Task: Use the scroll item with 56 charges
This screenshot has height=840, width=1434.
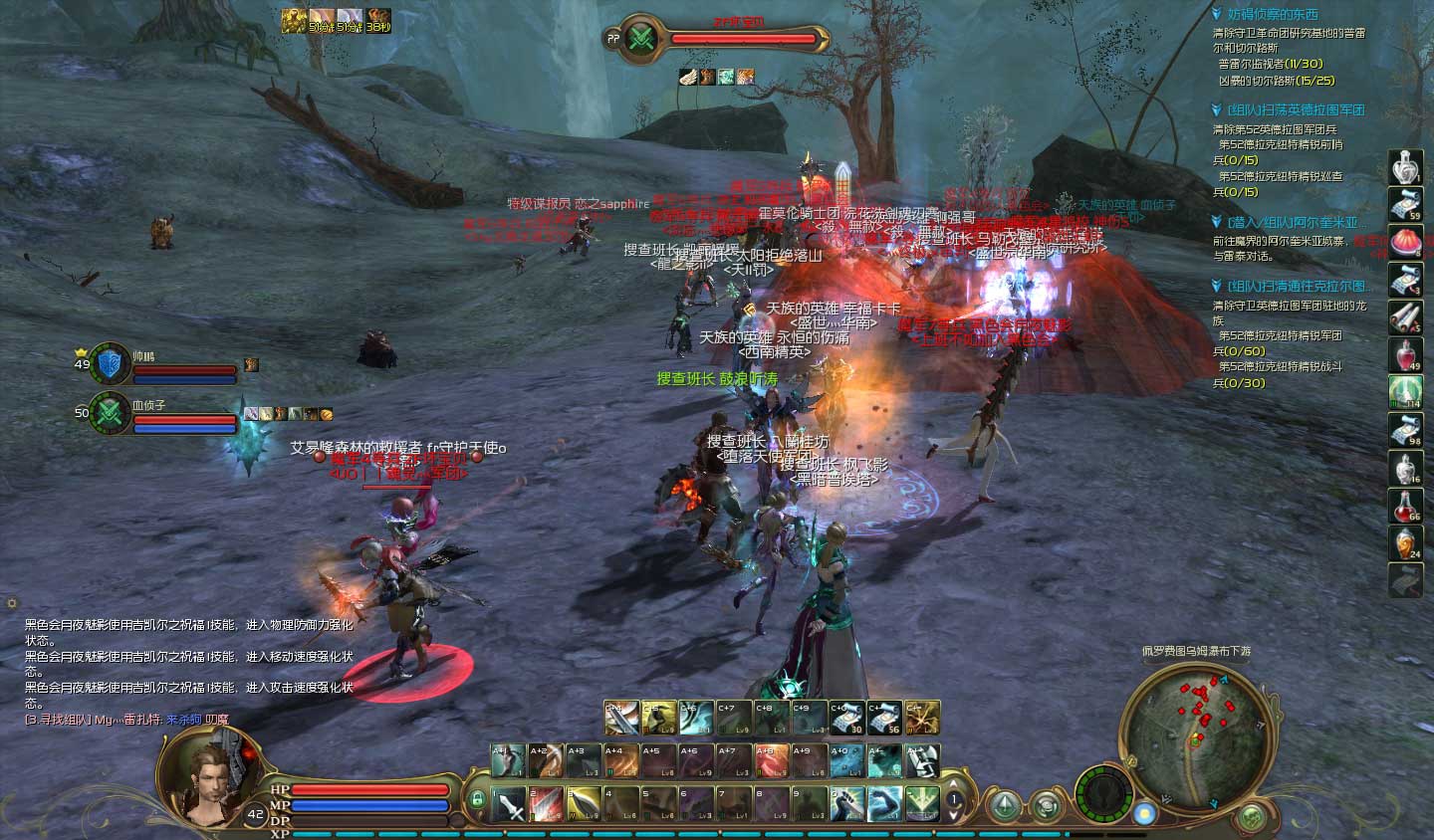Action: tap(884, 718)
